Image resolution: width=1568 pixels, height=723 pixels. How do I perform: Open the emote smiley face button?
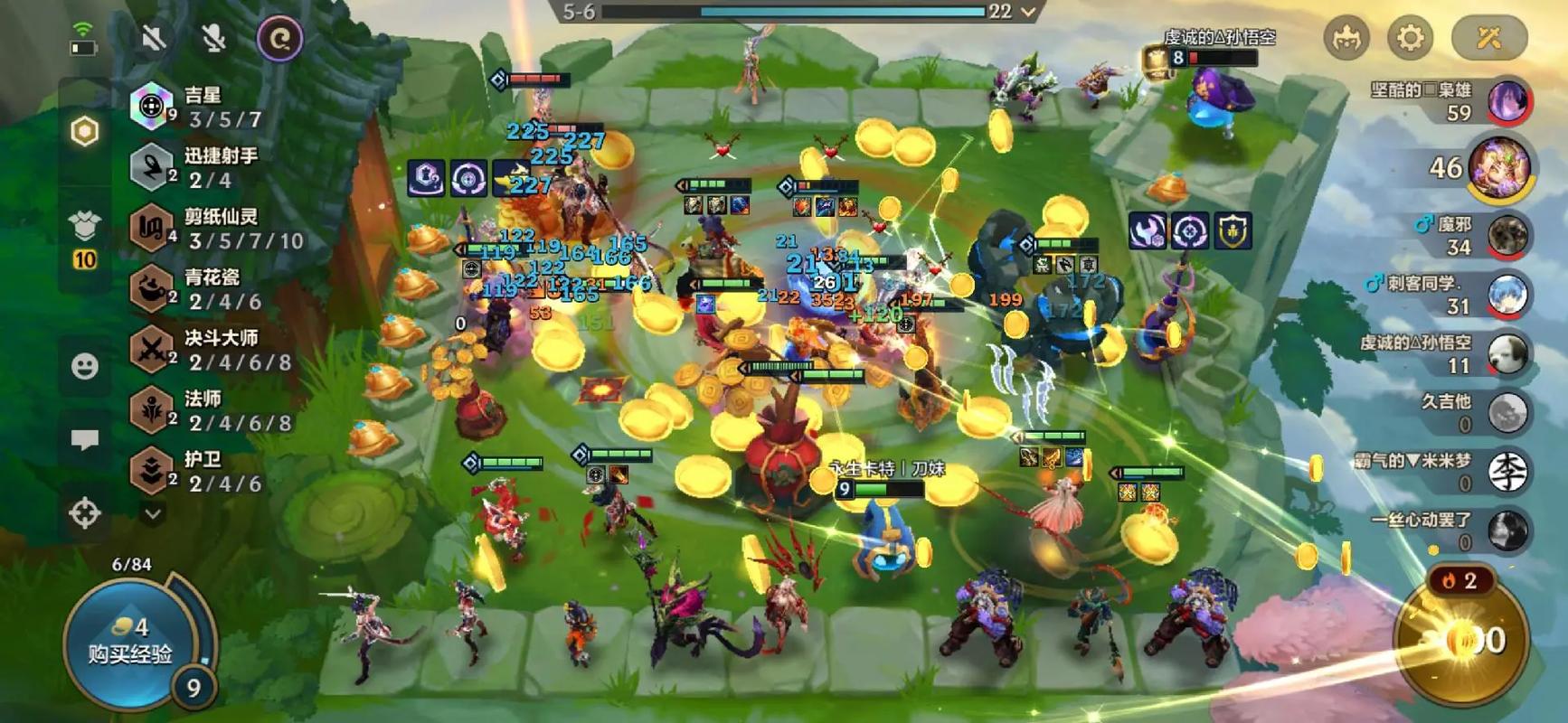tap(85, 366)
